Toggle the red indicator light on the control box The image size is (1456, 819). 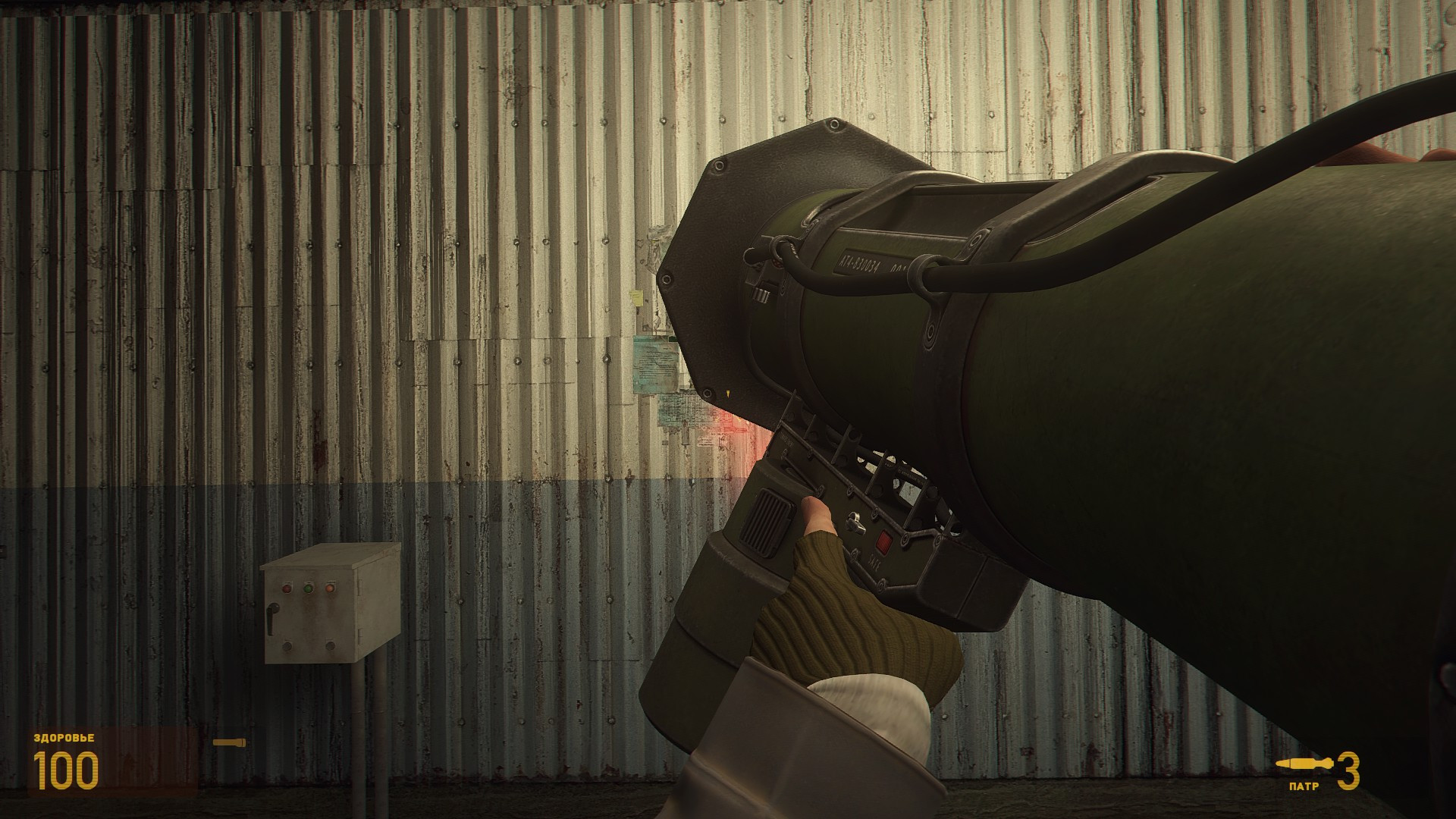pyautogui.click(x=287, y=588)
